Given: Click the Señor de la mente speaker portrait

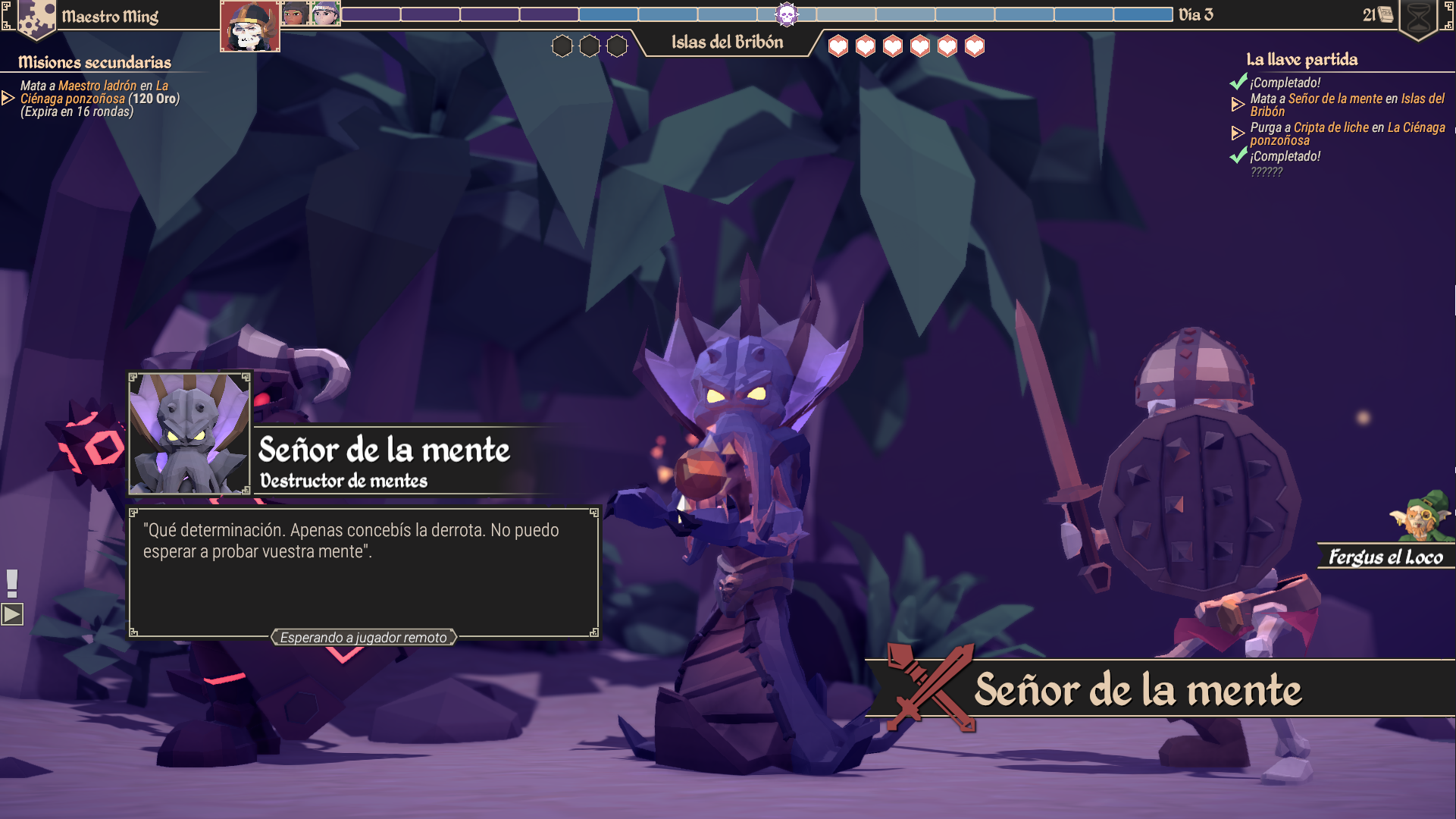Looking at the screenshot, I should (189, 434).
